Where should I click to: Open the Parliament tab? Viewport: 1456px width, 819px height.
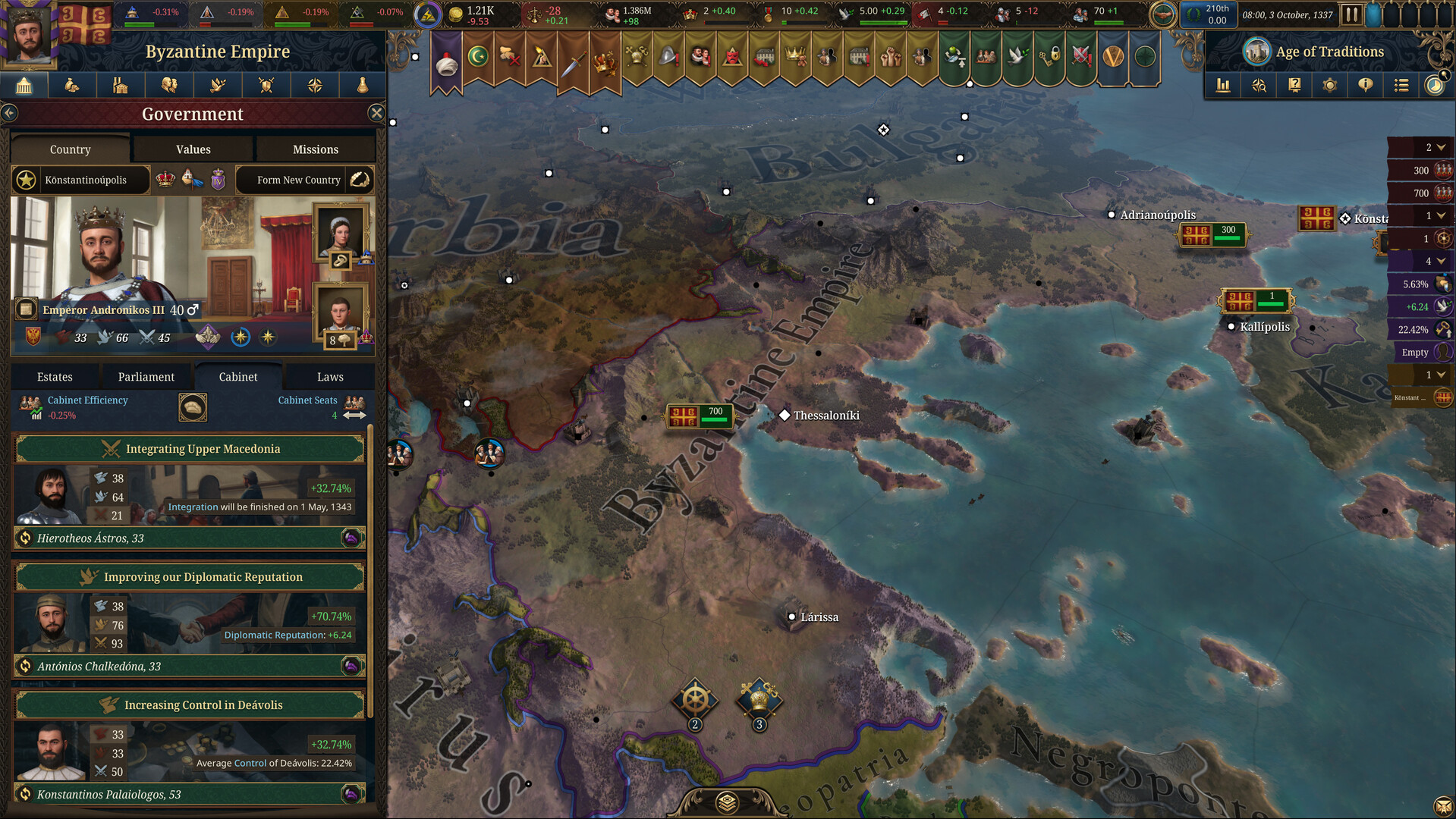point(146,376)
